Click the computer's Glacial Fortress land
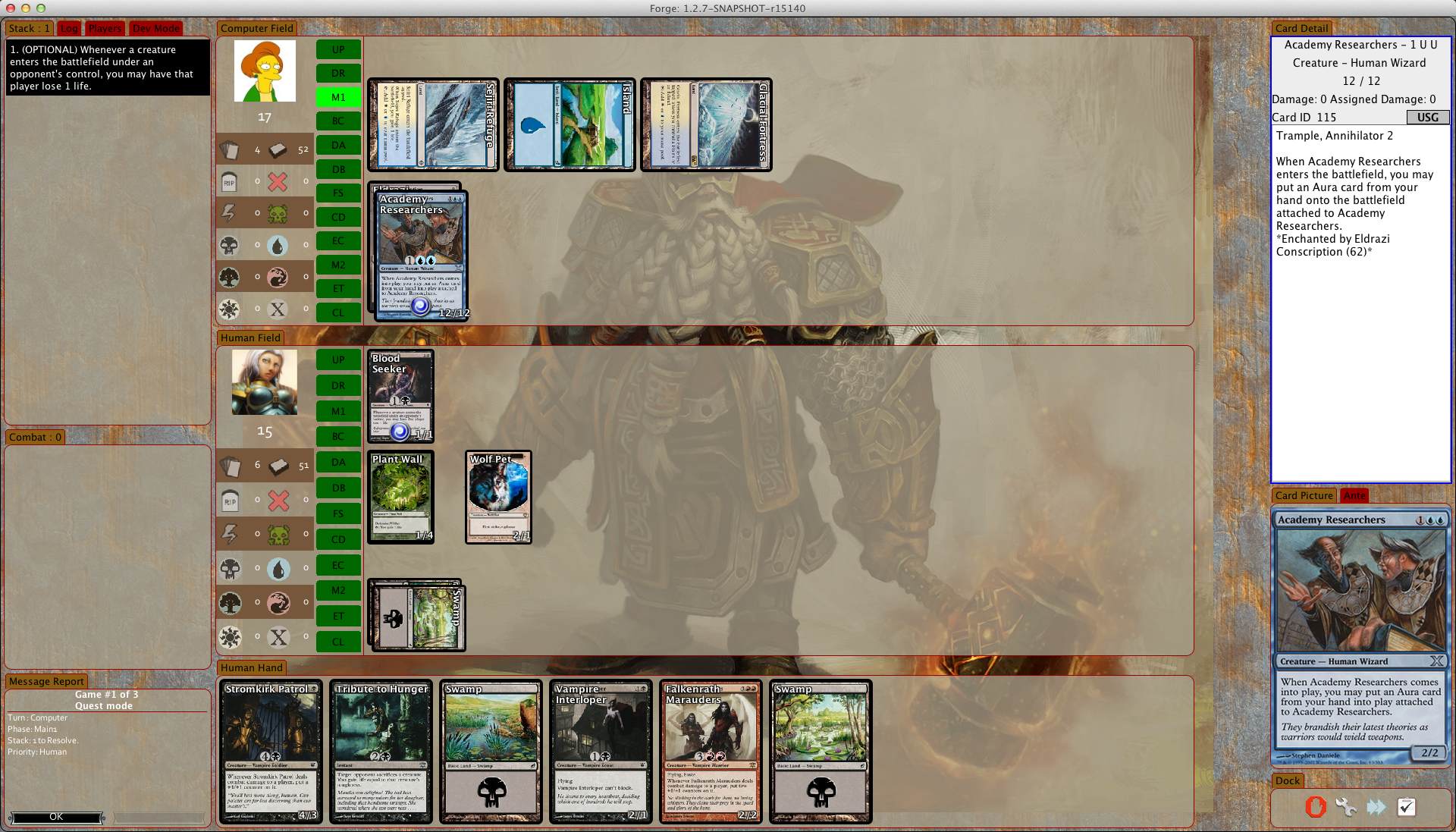Screen dimensions: 1456x832 tap(706, 124)
